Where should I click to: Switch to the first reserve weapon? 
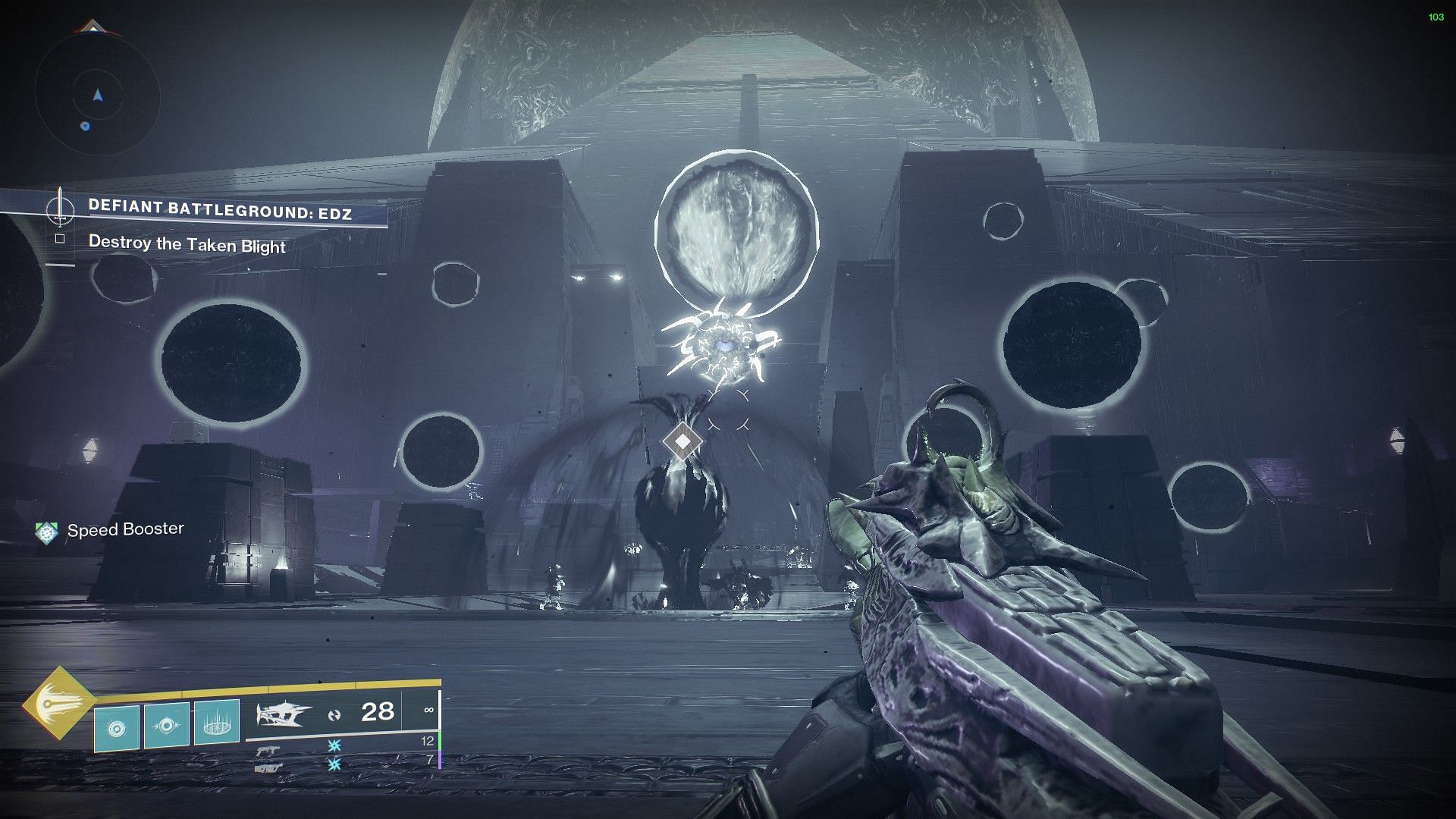click(x=267, y=751)
